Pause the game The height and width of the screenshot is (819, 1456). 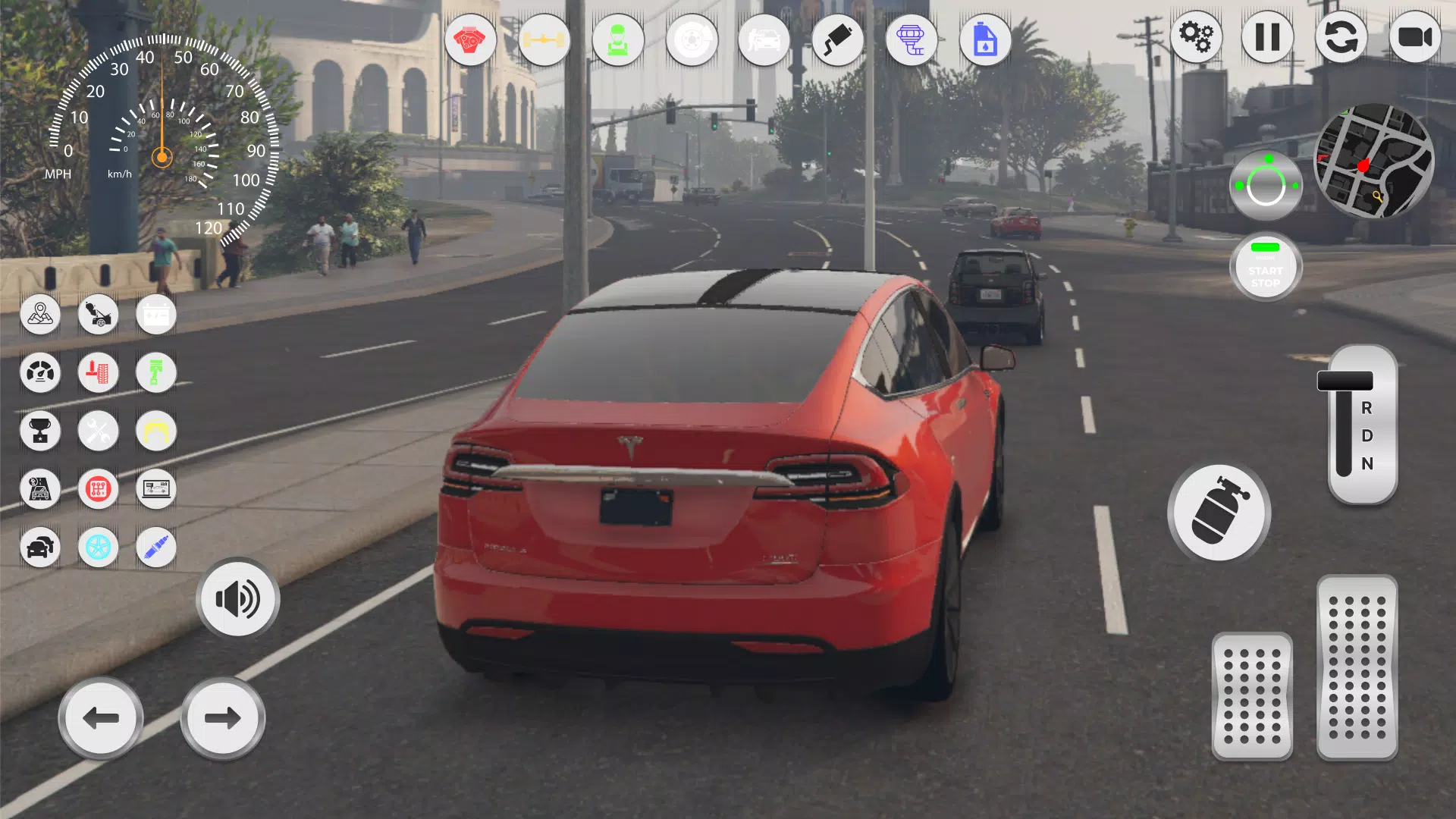(1267, 36)
